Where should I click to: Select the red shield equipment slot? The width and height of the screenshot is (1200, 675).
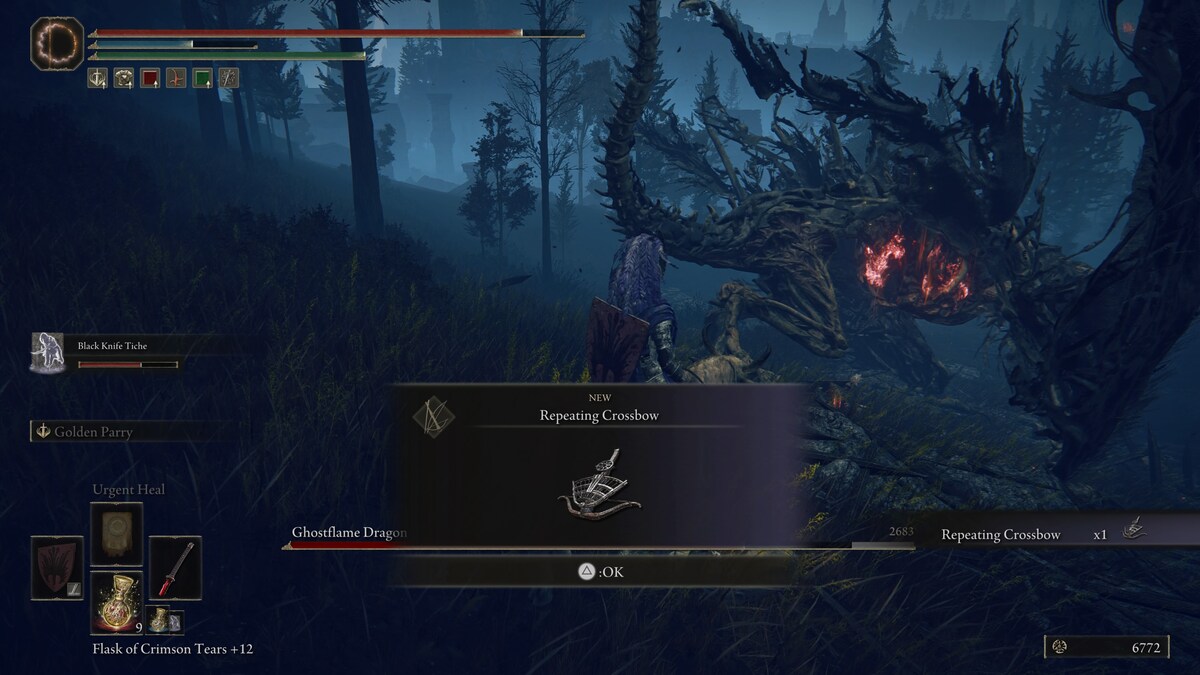[57, 568]
